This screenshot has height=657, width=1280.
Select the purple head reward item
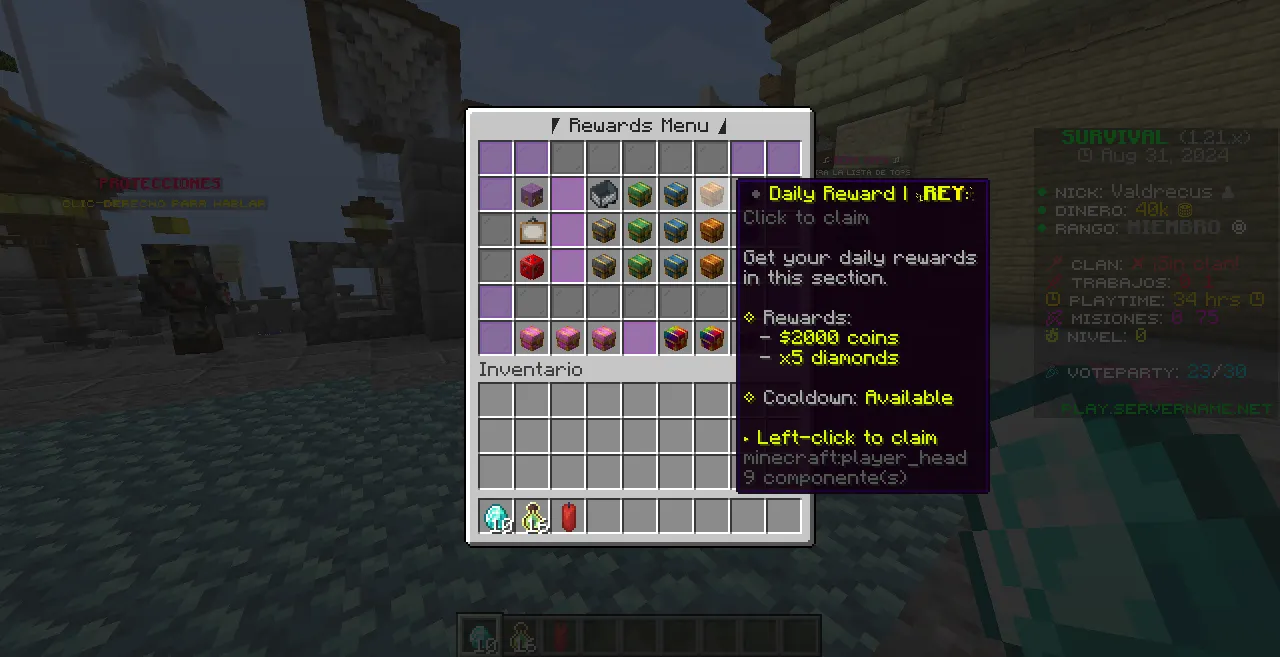point(532,194)
